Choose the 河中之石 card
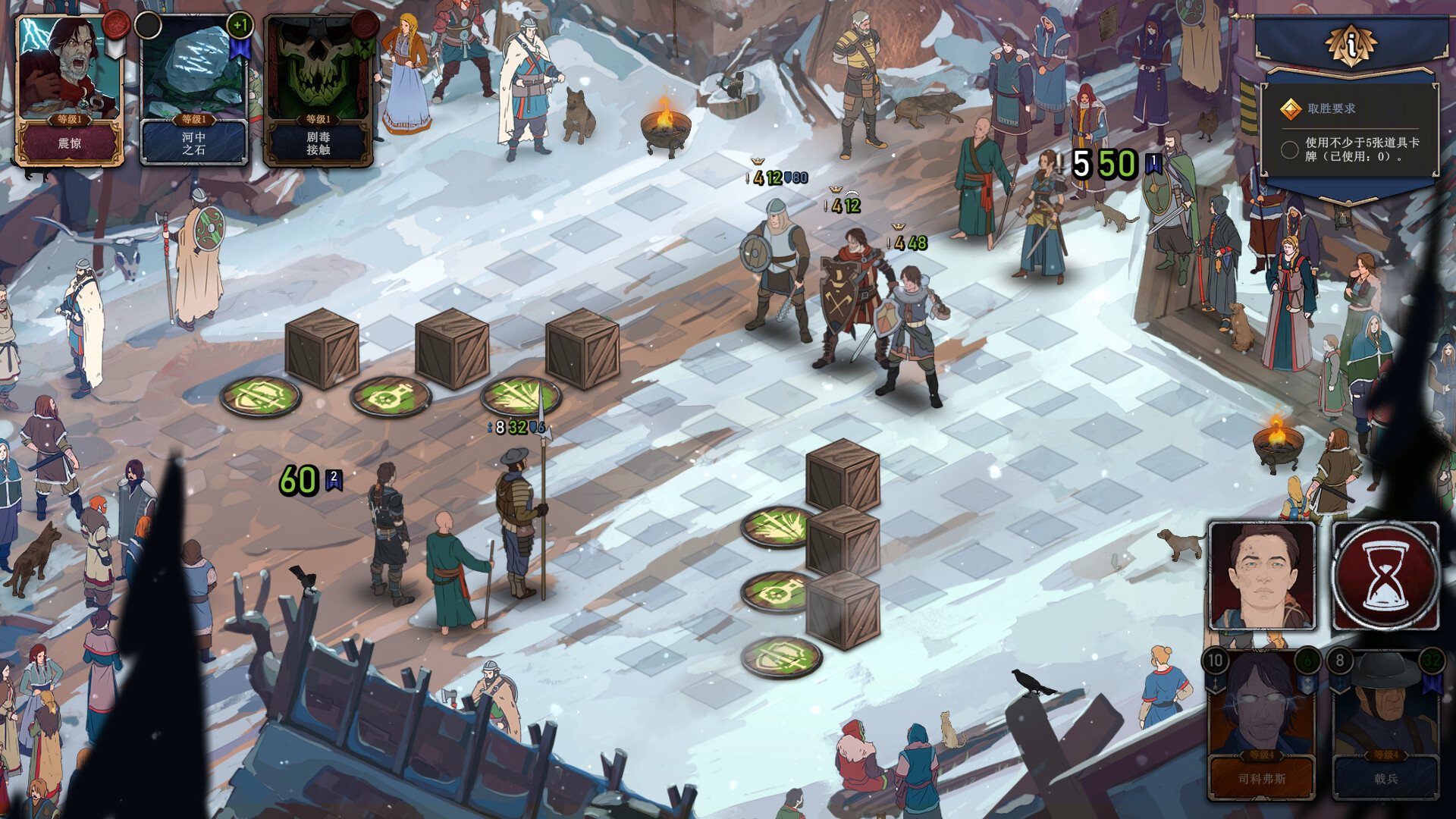1456x819 pixels. (194, 91)
